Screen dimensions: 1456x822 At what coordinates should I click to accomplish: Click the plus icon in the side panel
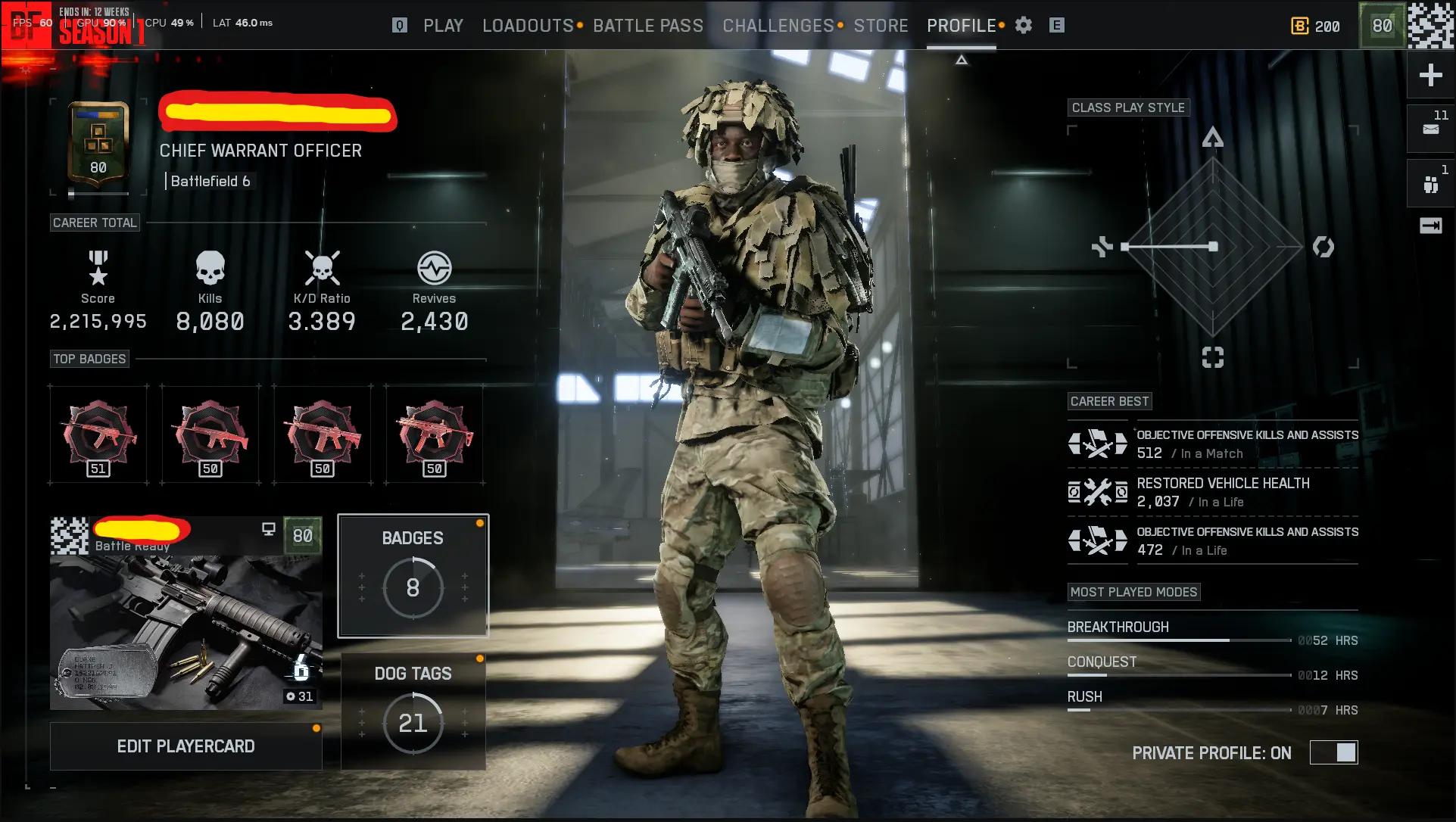[x=1430, y=75]
